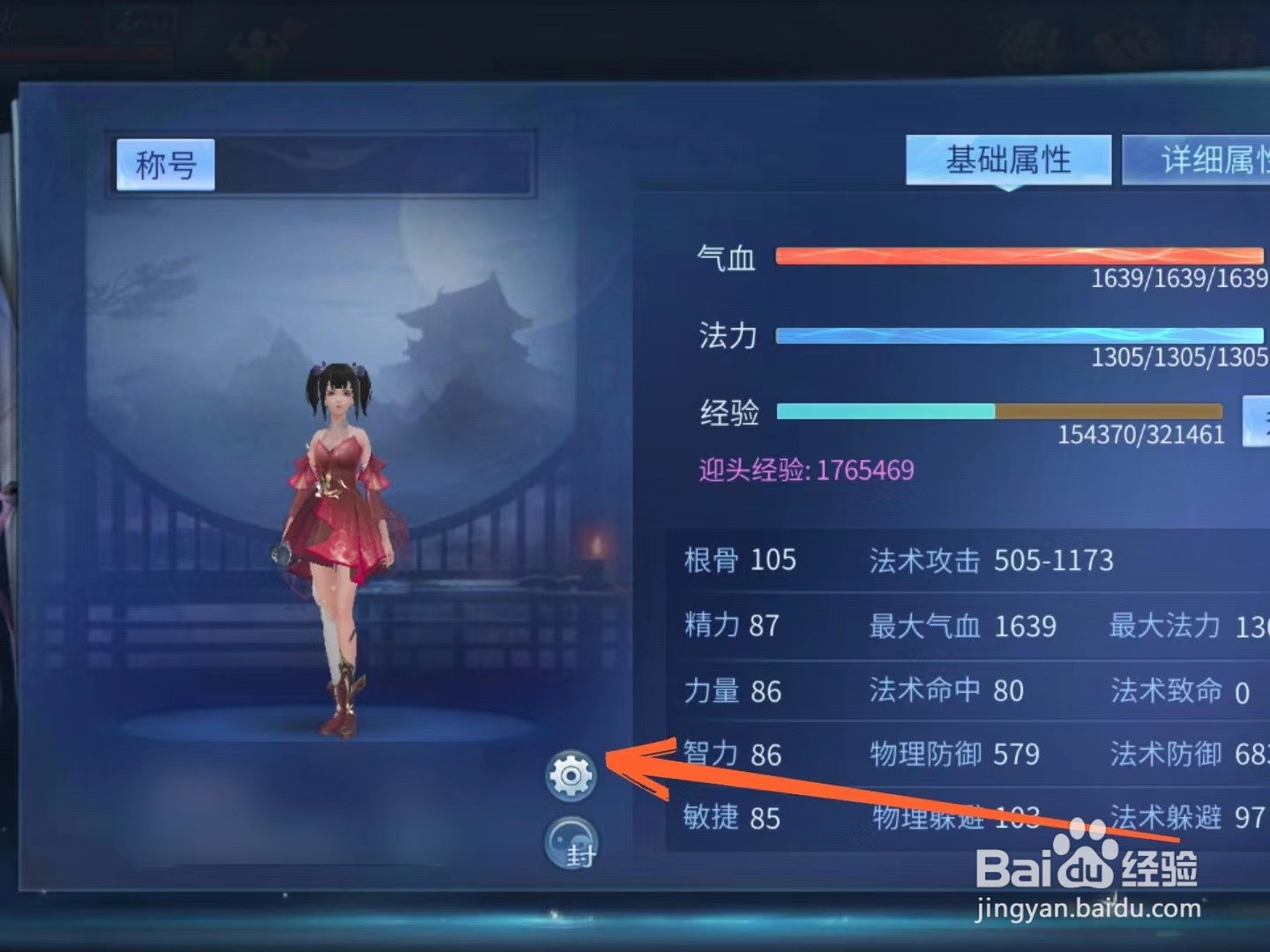
Task: Open the 称号 (title) panel
Action: point(163,163)
